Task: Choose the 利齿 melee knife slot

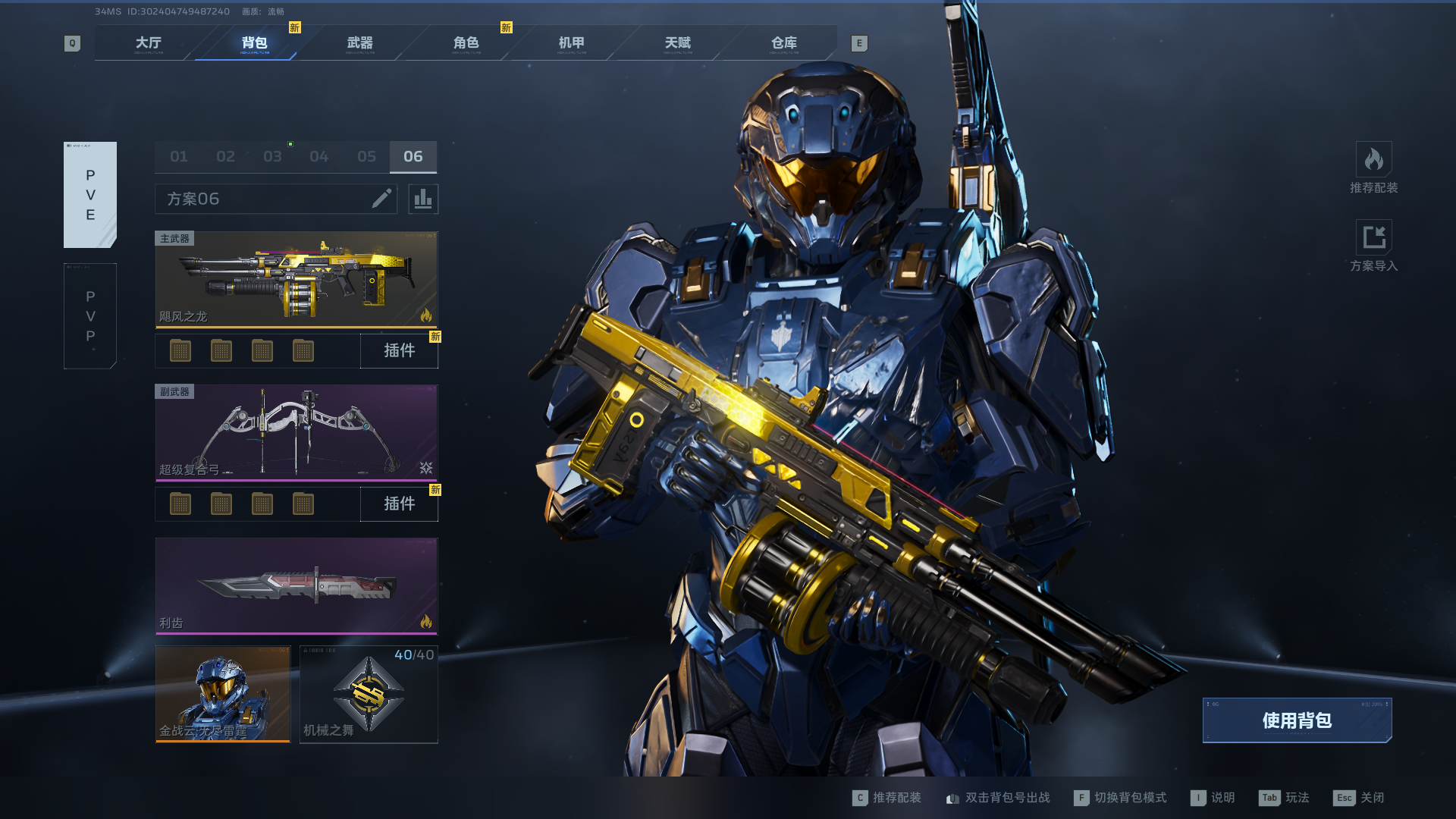Action: [x=297, y=586]
